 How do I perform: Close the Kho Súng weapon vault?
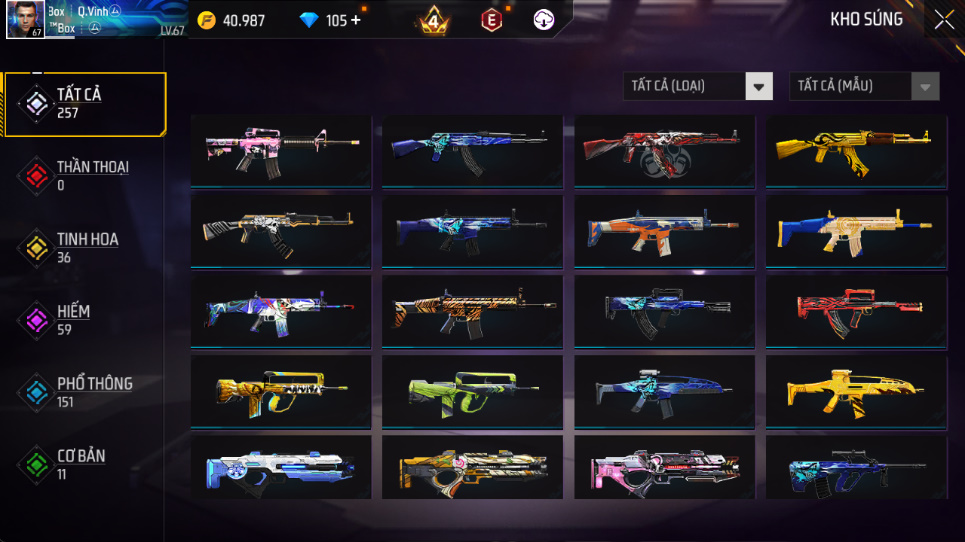coord(943,20)
